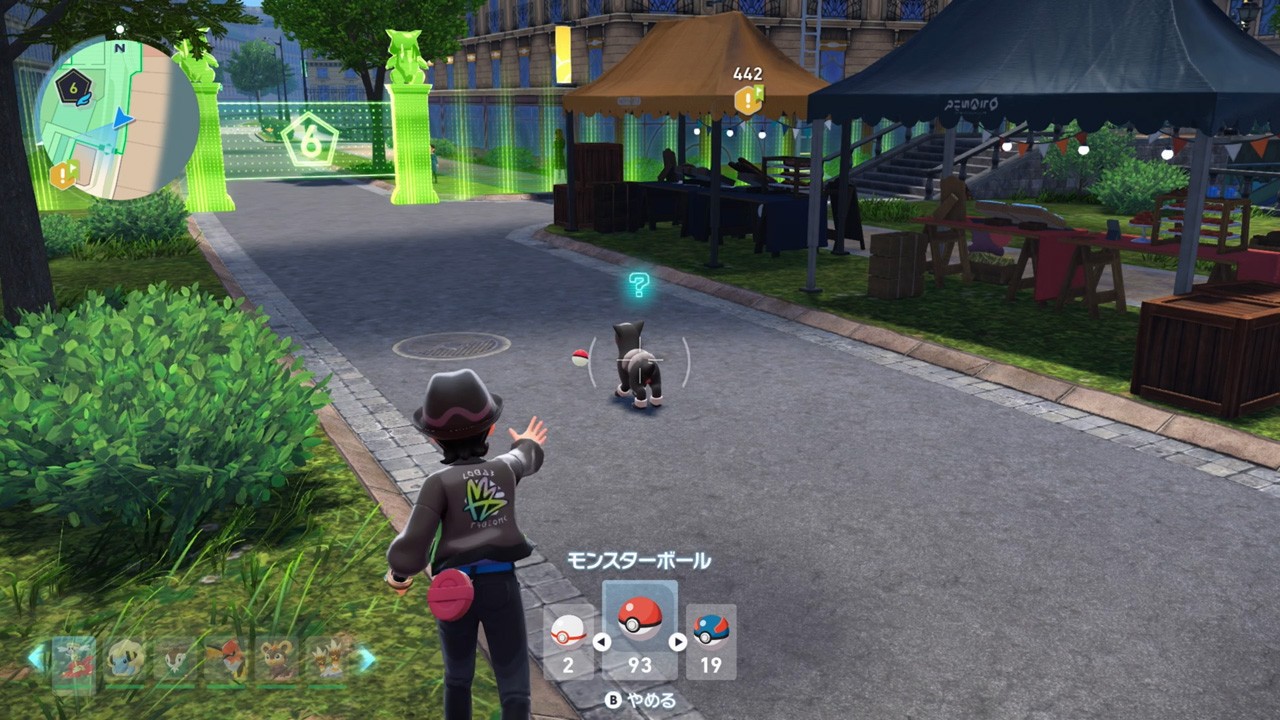The image size is (1280, 720).
Task: Click the Wild Zone 6 minimap marker
Action: (x=74, y=88)
